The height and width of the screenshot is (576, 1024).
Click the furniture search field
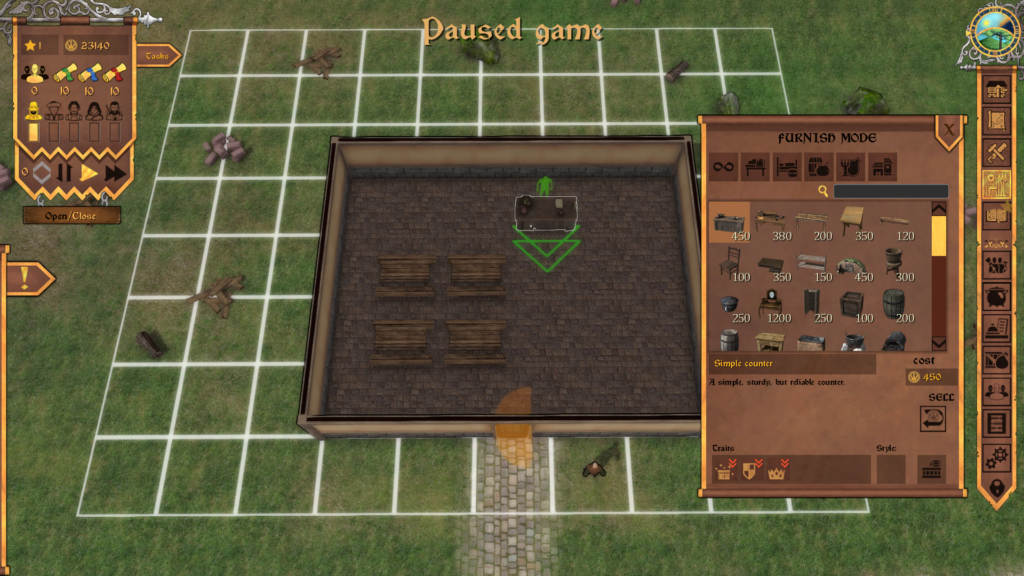coord(890,191)
